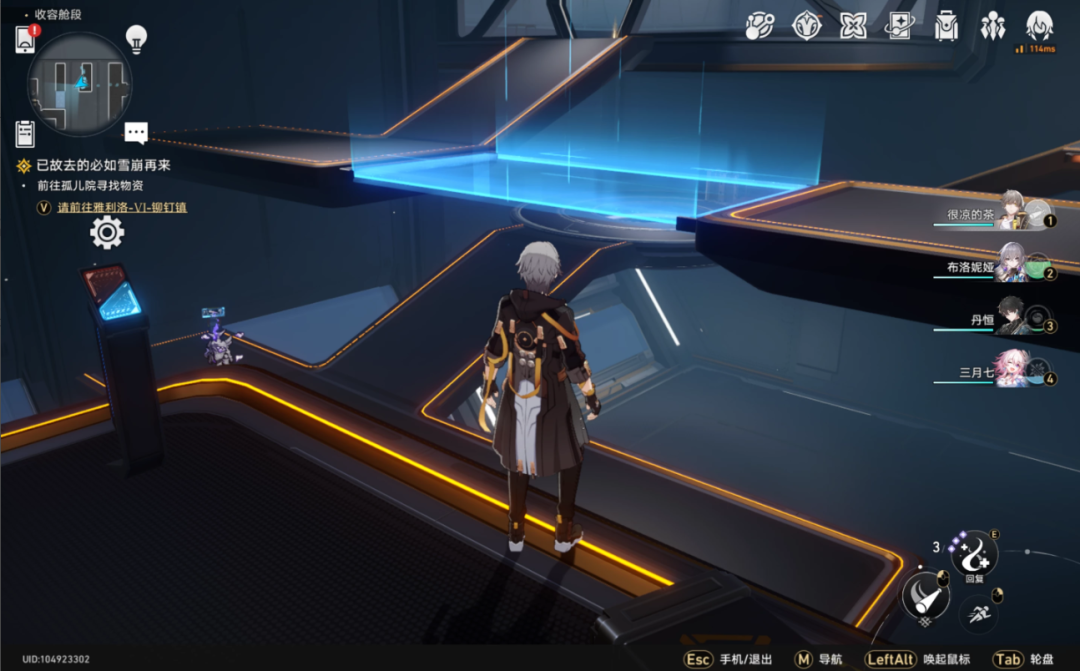The height and width of the screenshot is (671, 1080).
Task: Open the phone menu icon with red alert
Action: [26, 39]
